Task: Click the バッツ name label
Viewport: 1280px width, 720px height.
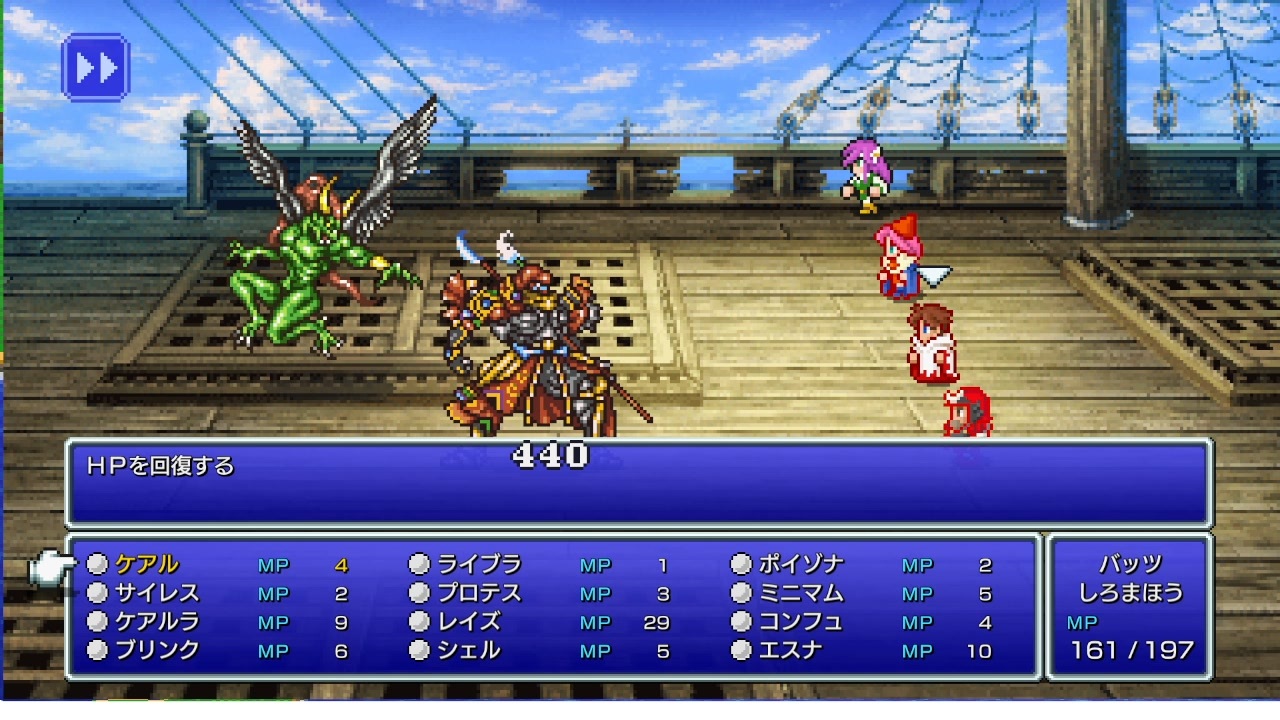Action: [1129, 563]
